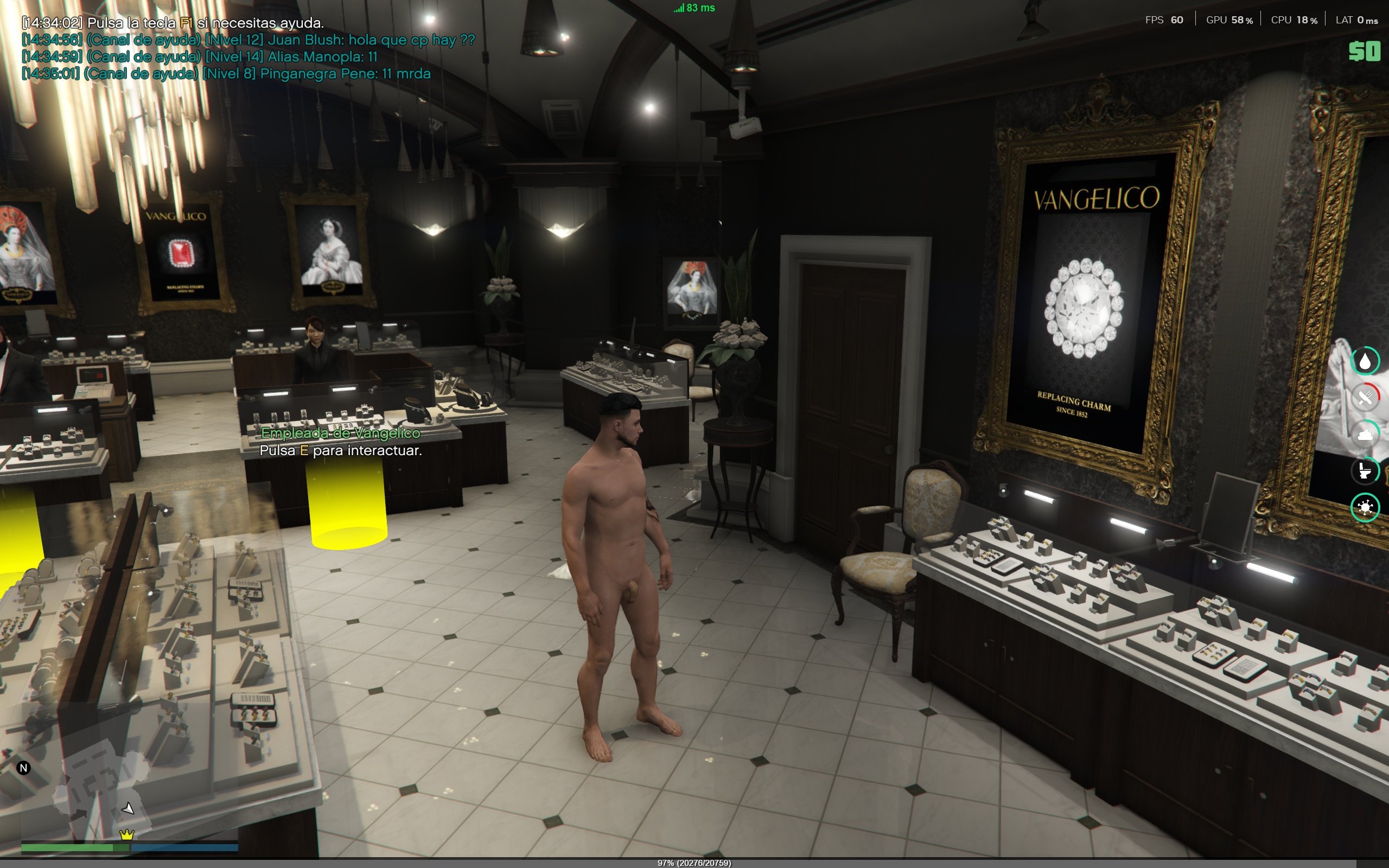1389x868 pixels.
Task: Click the poop status icon
Action: [1365, 435]
